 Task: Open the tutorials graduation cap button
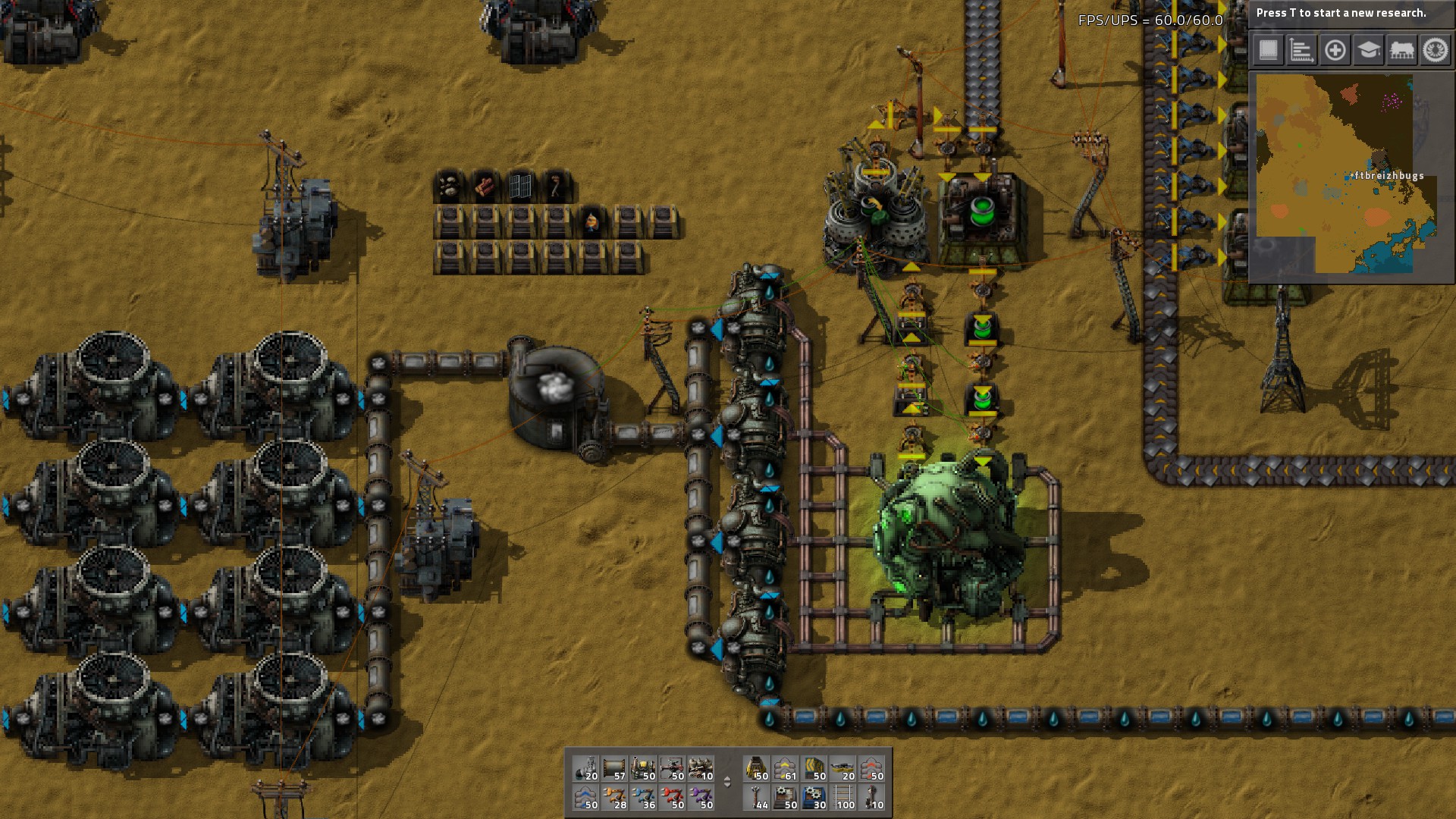pyautogui.click(x=1368, y=50)
